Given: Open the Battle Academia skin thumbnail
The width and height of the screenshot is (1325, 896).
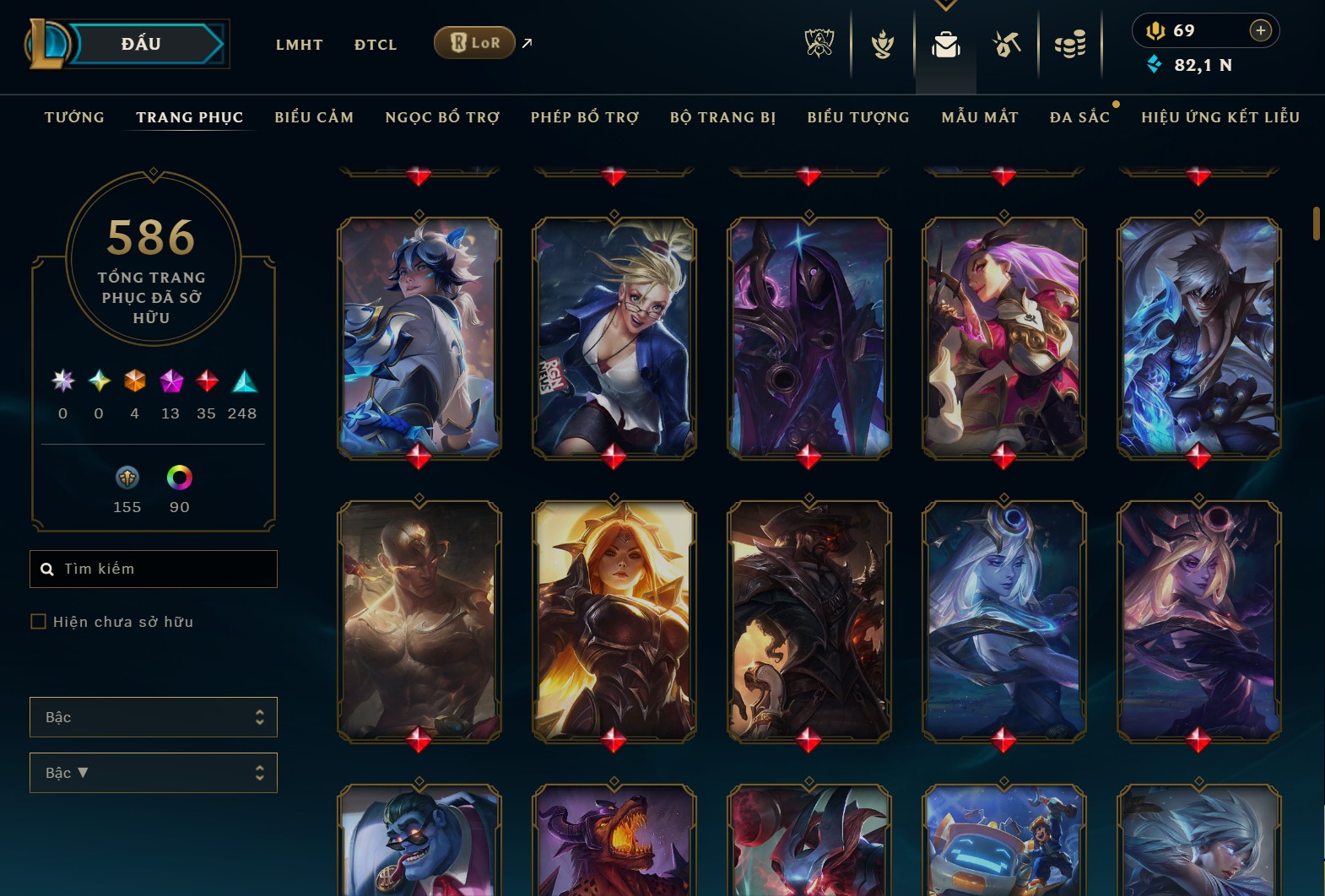Looking at the screenshot, I should 418,337.
